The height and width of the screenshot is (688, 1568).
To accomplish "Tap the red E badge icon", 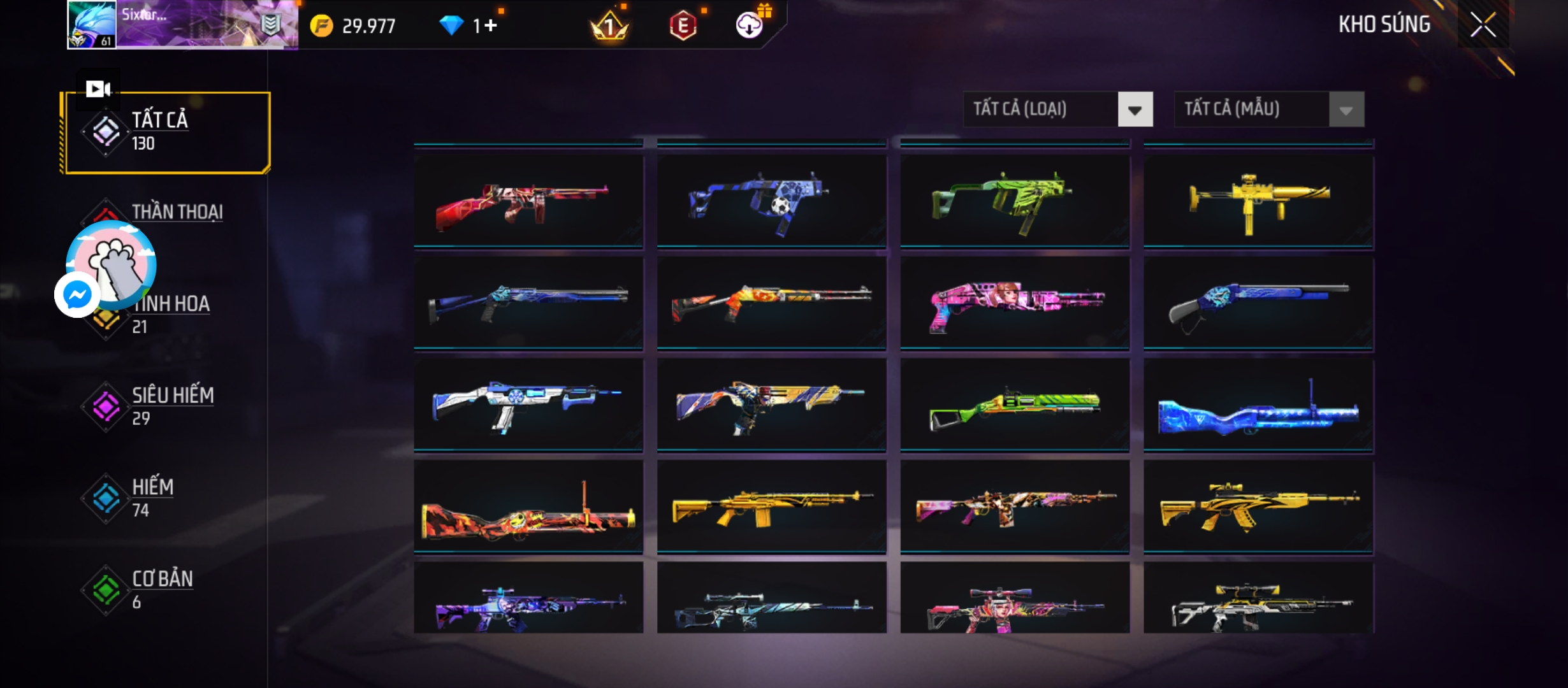I will pyautogui.click(x=683, y=25).
